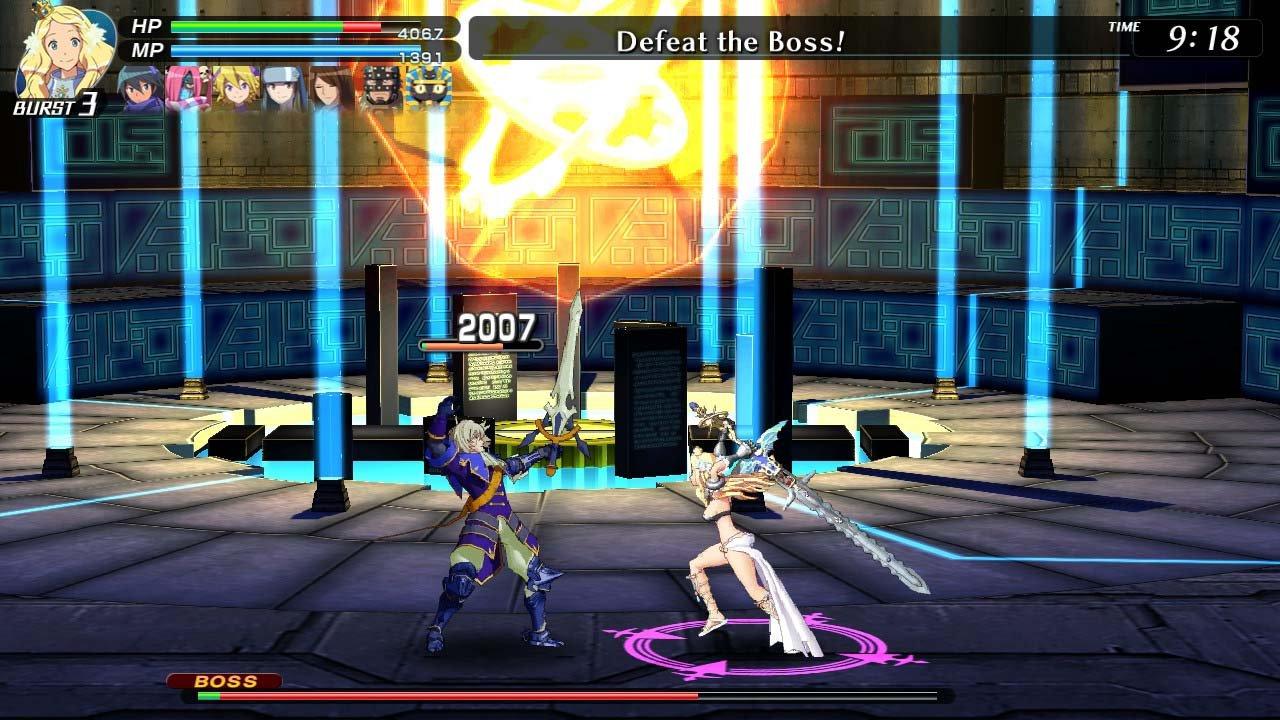Choose the ally wearing a grey cap

coord(285,89)
